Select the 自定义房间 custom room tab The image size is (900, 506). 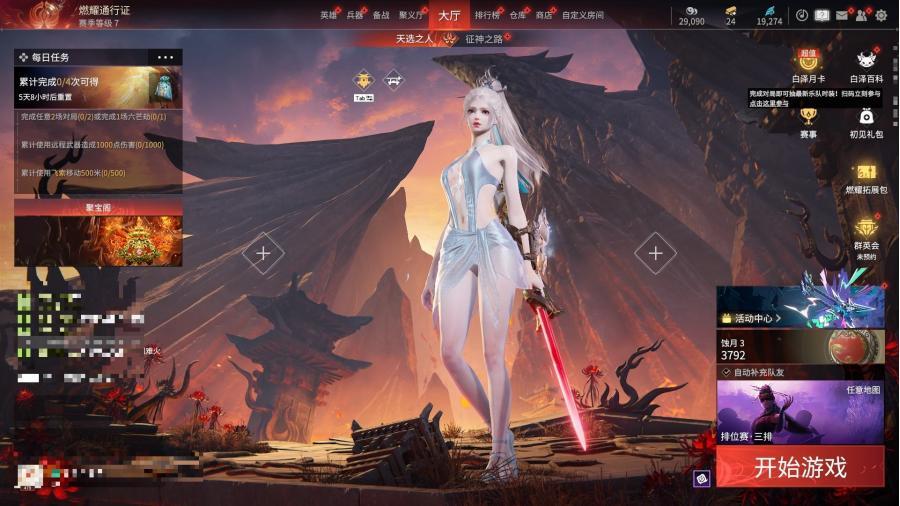(582, 15)
